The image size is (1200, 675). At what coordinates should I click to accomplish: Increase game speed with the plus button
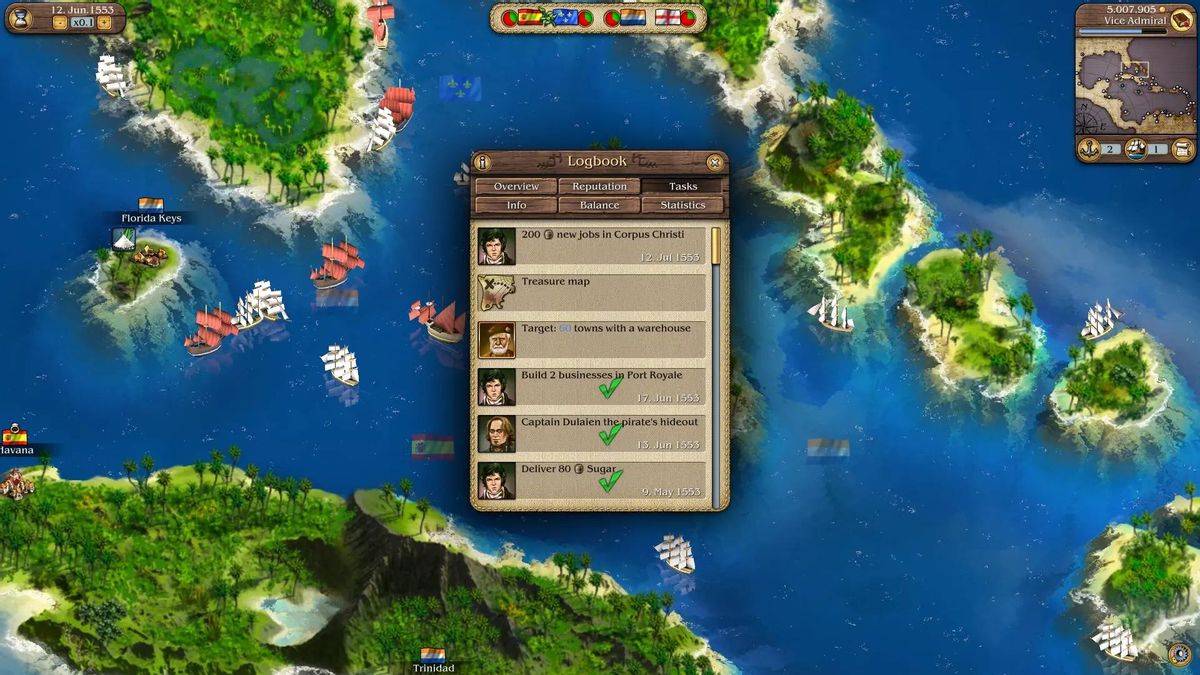coord(104,22)
